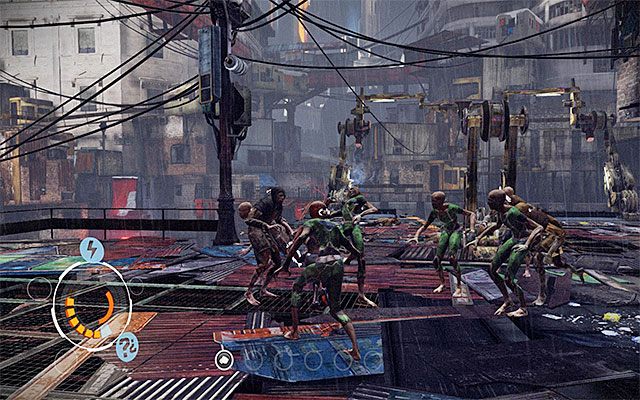Activate the lightning bolt S-Pressen icon
The width and height of the screenshot is (640, 400).
(x=91, y=251)
